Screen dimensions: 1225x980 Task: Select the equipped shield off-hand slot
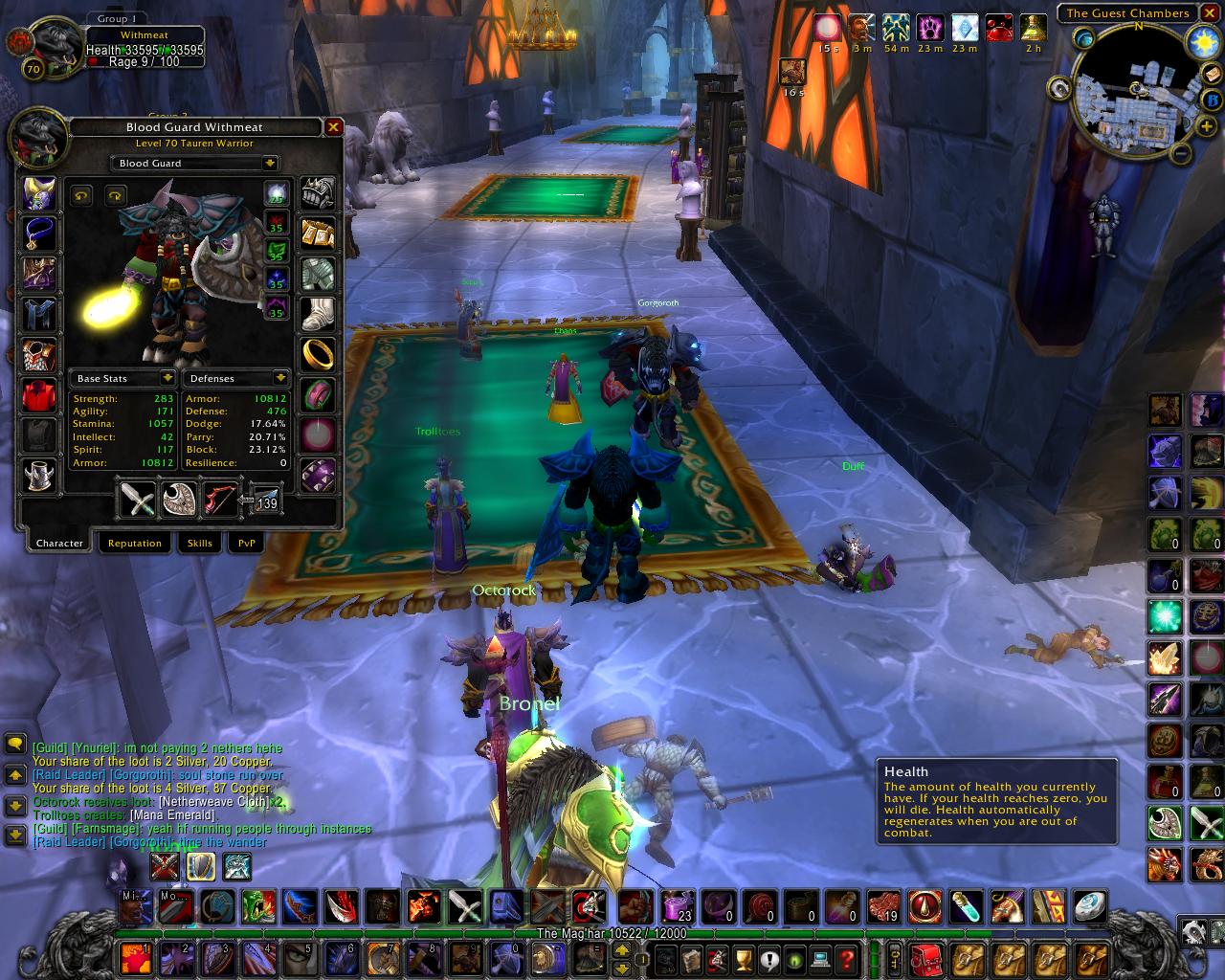point(179,499)
